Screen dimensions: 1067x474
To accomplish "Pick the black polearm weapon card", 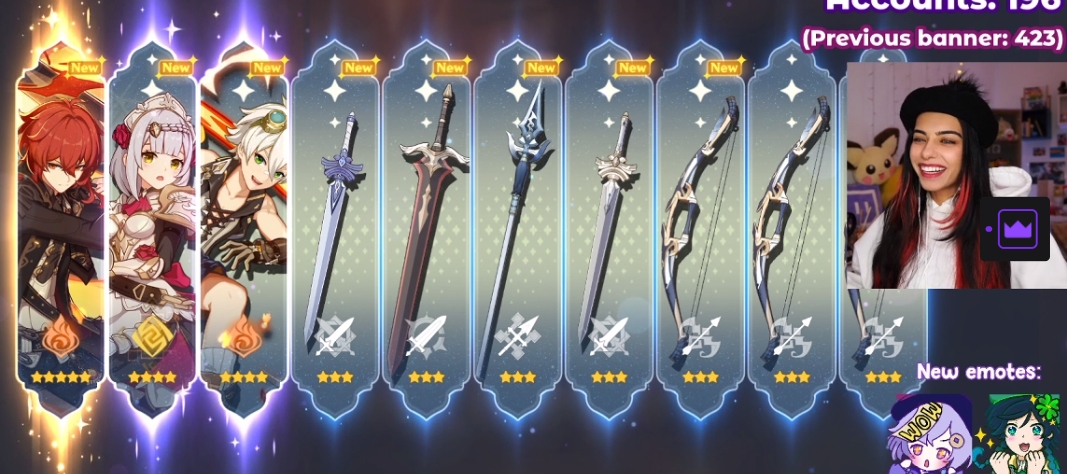I will point(518,230).
